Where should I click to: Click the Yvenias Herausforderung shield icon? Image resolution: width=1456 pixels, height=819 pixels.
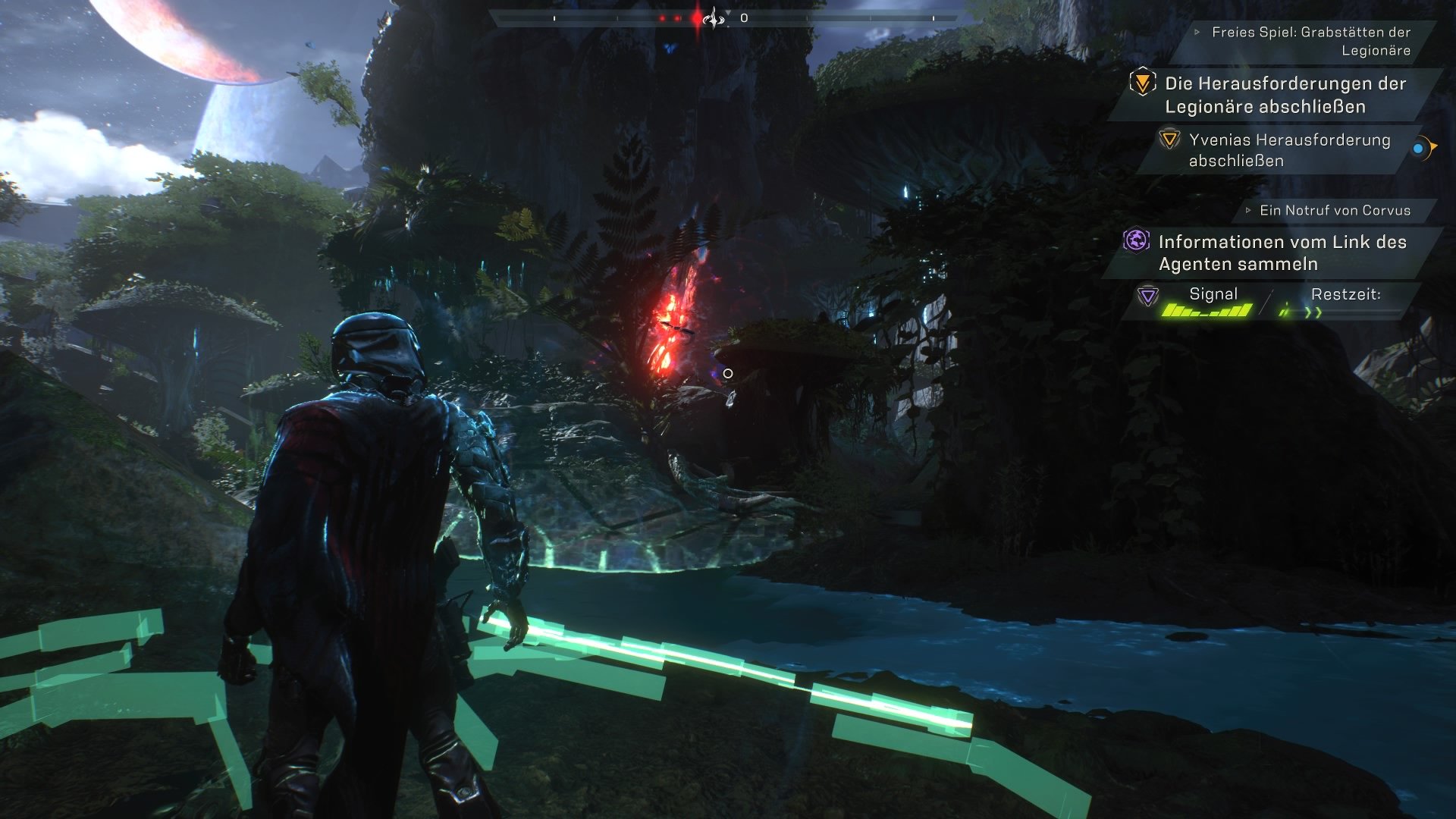click(x=1169, y=141)
